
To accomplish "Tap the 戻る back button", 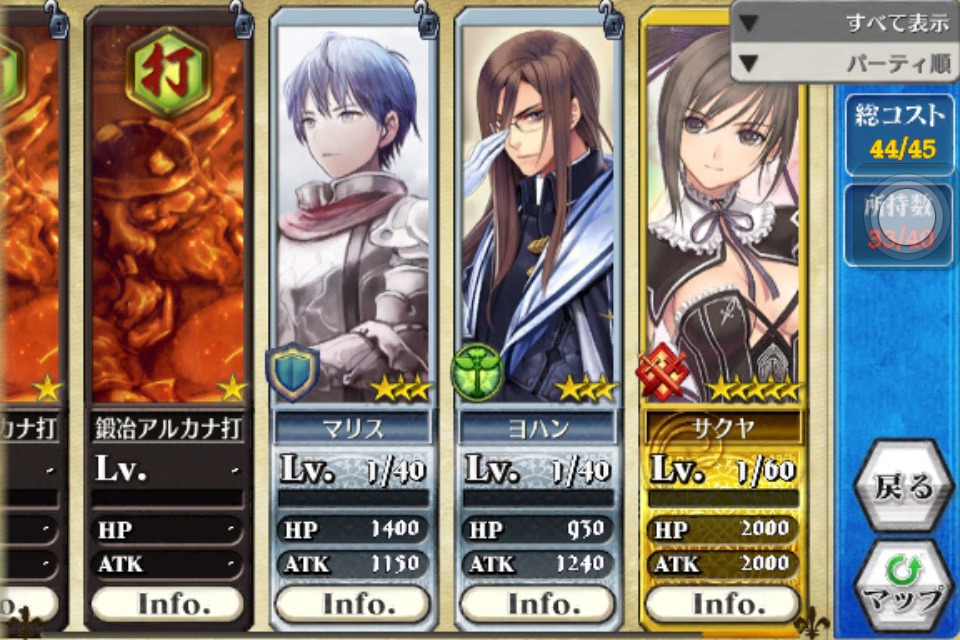I will point(903,487).
